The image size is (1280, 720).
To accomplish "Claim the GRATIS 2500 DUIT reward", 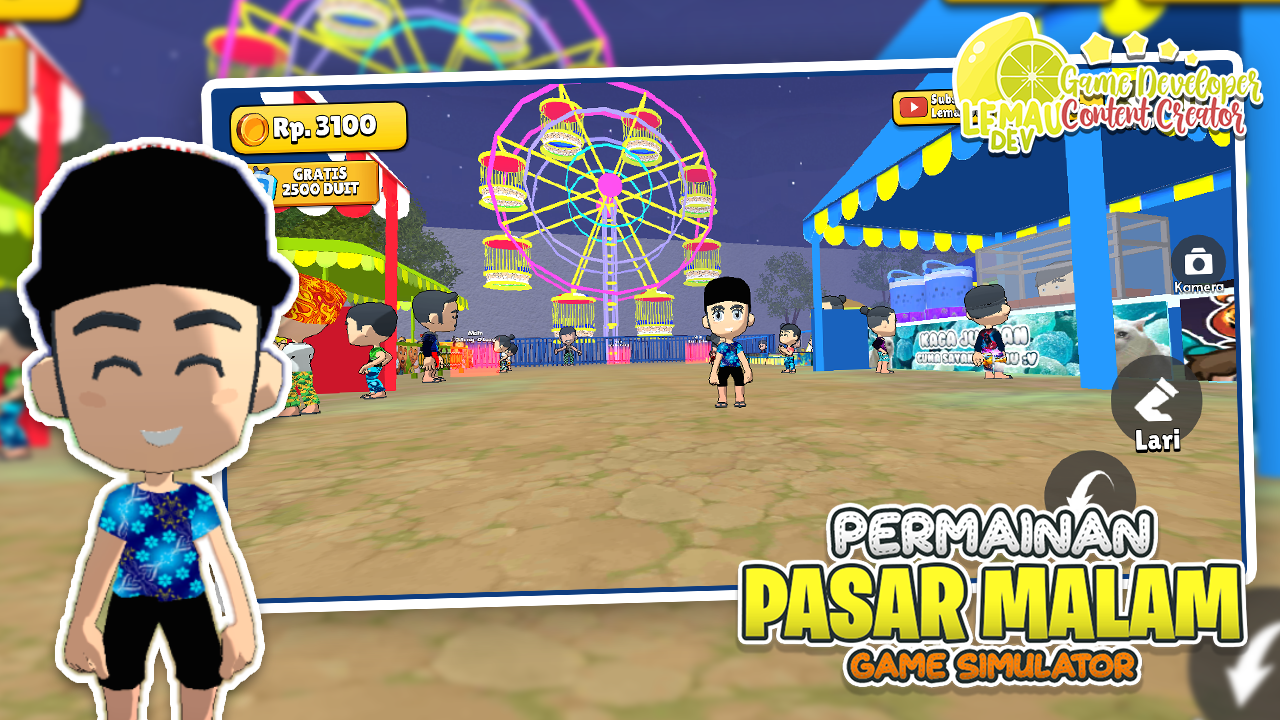I will click(322, 184).
